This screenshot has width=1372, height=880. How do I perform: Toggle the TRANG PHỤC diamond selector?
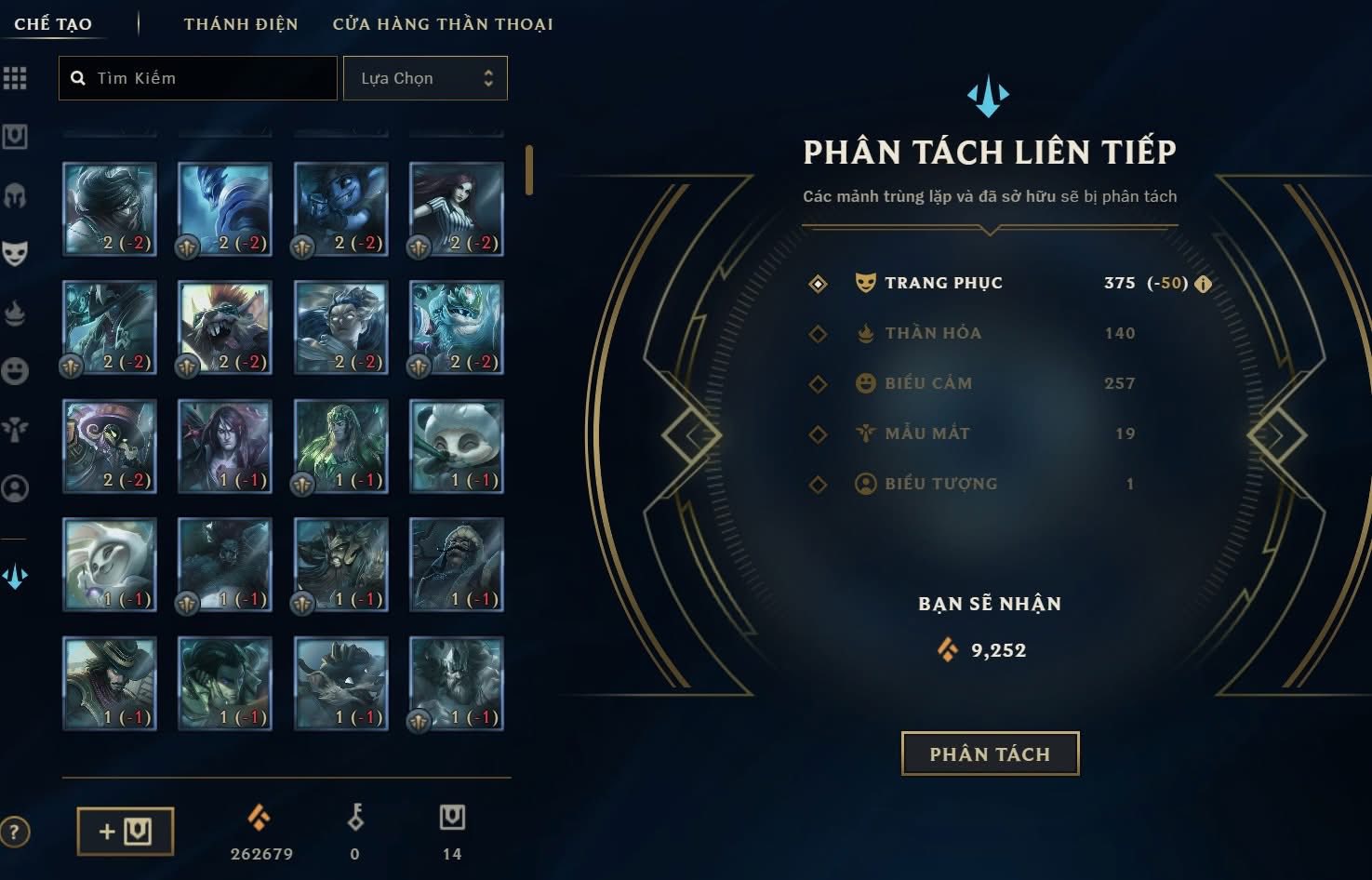(x=818, y=284)
